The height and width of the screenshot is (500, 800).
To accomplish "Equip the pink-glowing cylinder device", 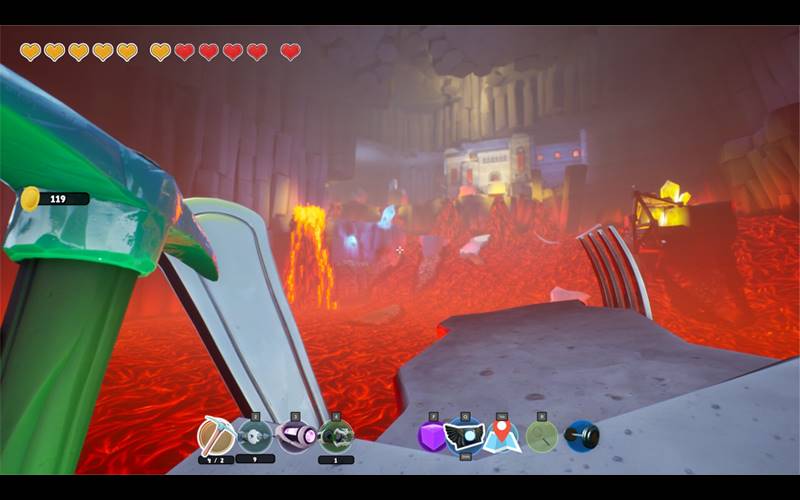I will pos(295,436).
